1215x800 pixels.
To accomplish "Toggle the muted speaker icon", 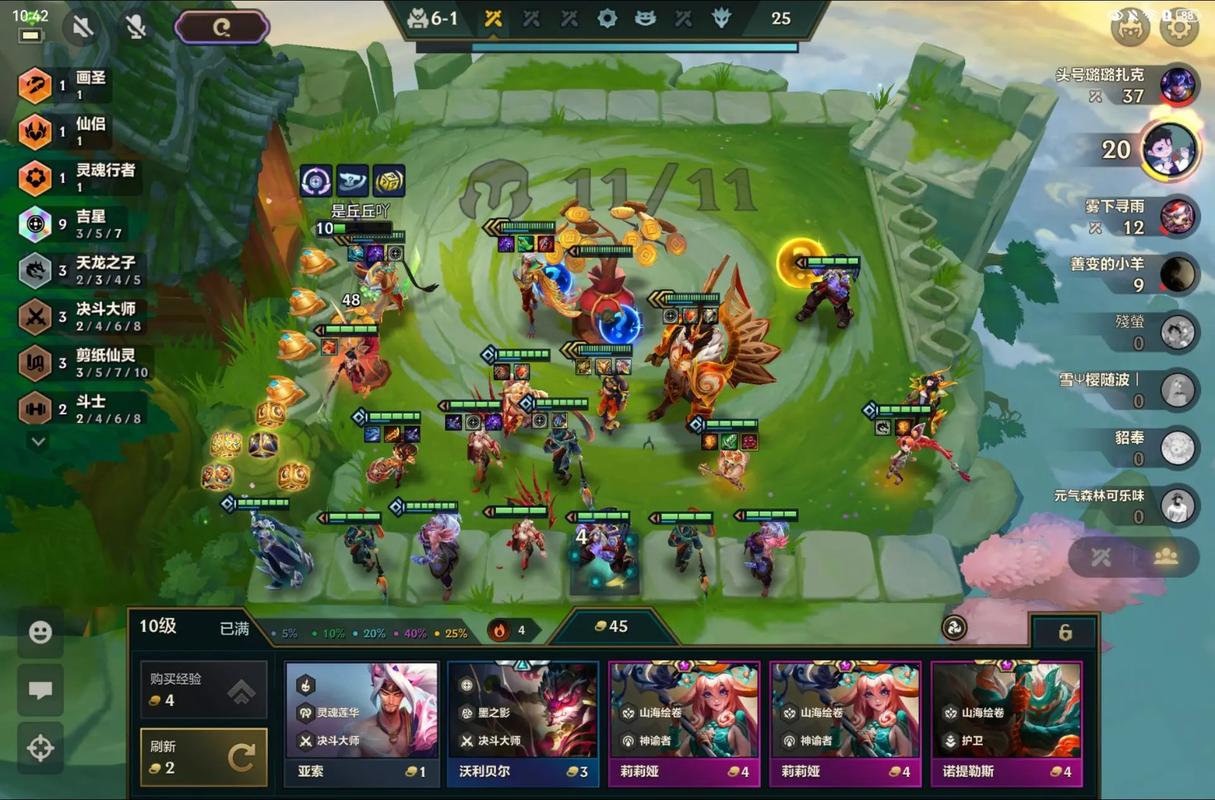I will coord(84,27).
